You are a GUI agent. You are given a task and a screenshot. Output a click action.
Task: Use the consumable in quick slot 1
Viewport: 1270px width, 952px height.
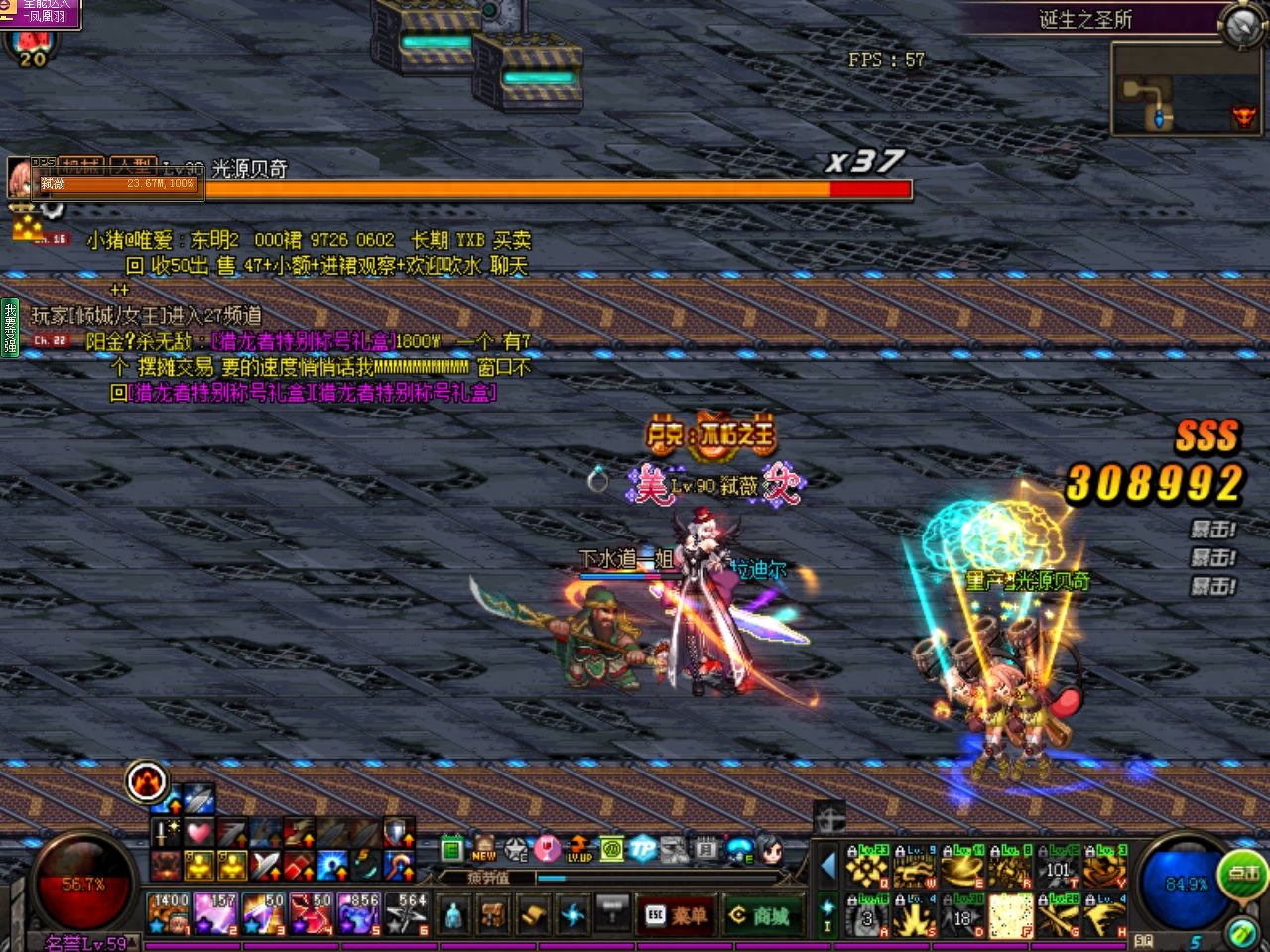(x=169, y=913)
